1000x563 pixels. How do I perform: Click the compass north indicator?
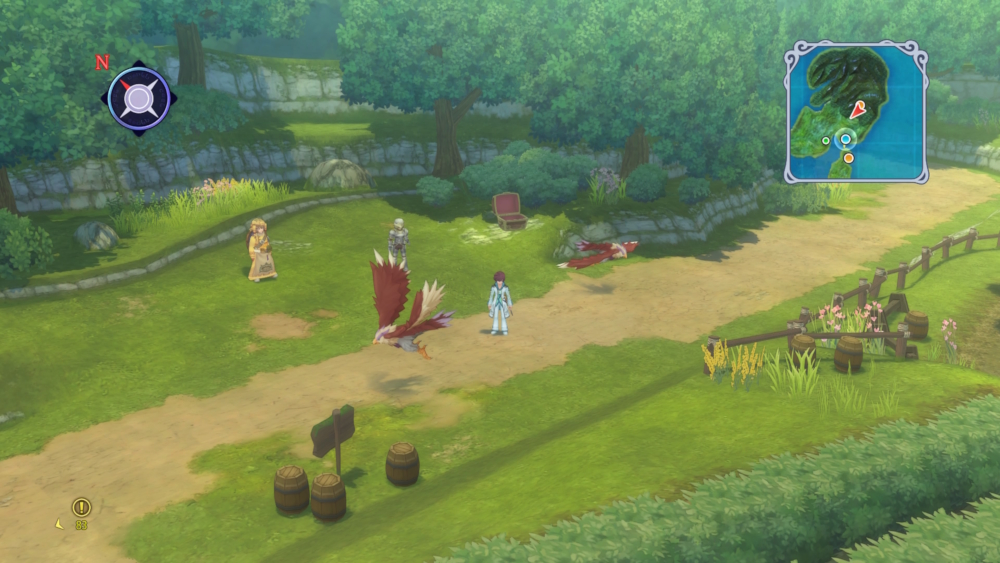(x=101, y=62)
